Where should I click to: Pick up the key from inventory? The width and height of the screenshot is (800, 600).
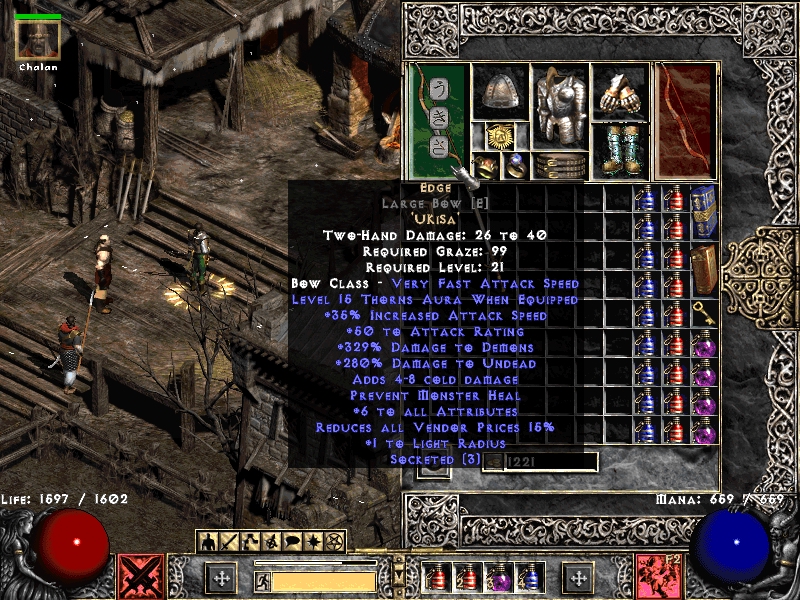(704, 313)
